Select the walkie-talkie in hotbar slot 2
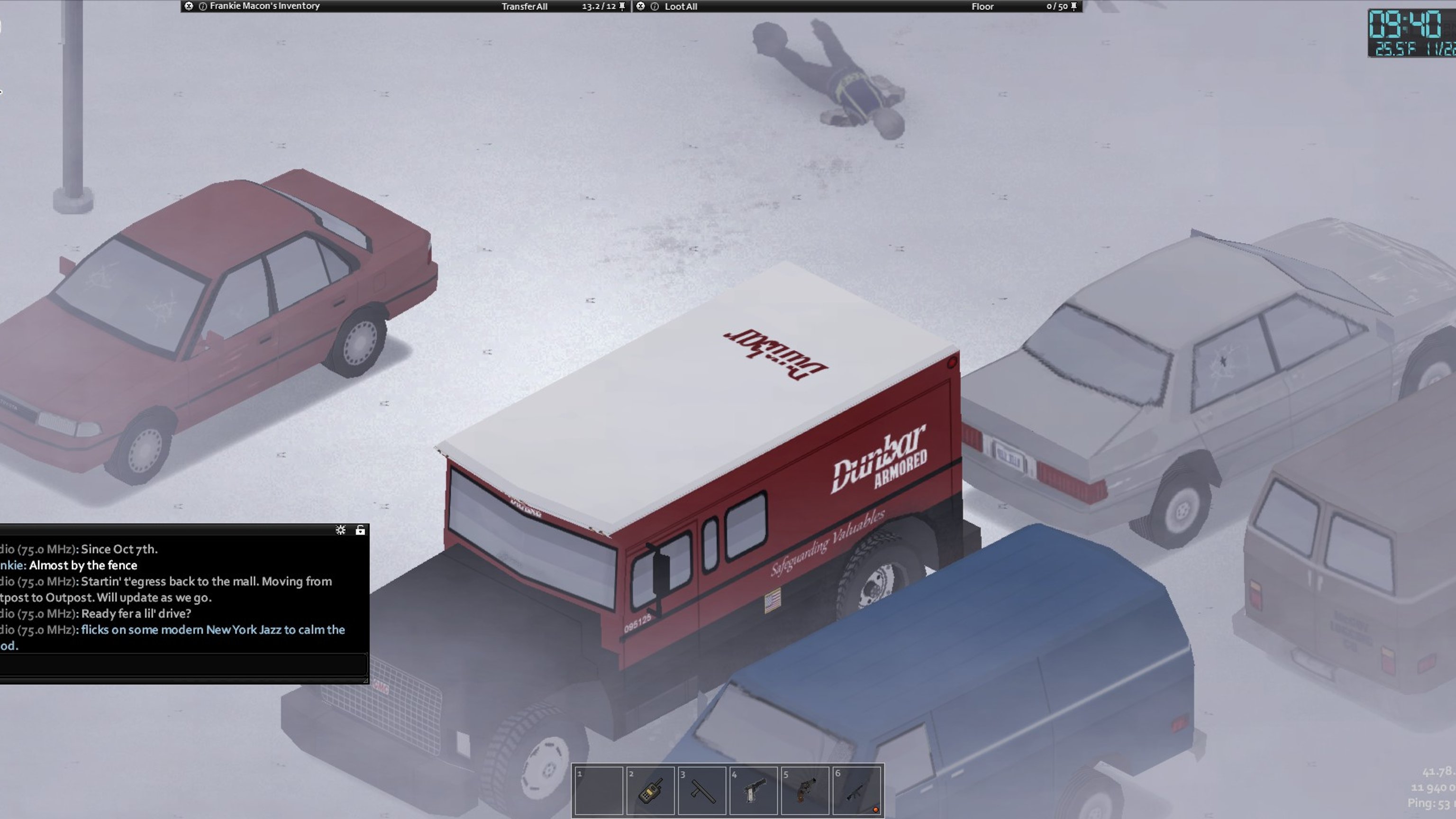 coord(650,790)
